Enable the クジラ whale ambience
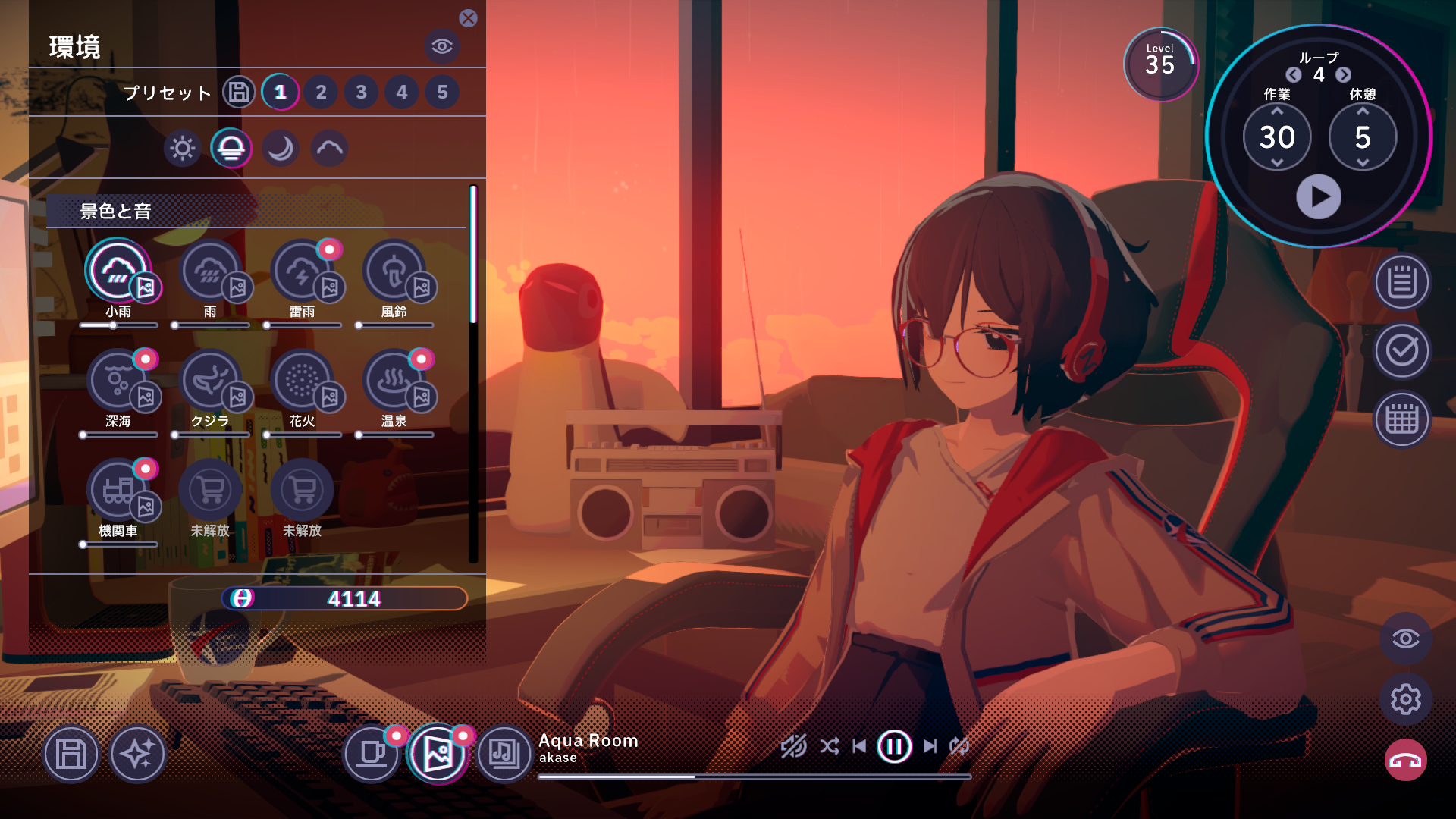1456x819 pixels. tap(212, 381)
